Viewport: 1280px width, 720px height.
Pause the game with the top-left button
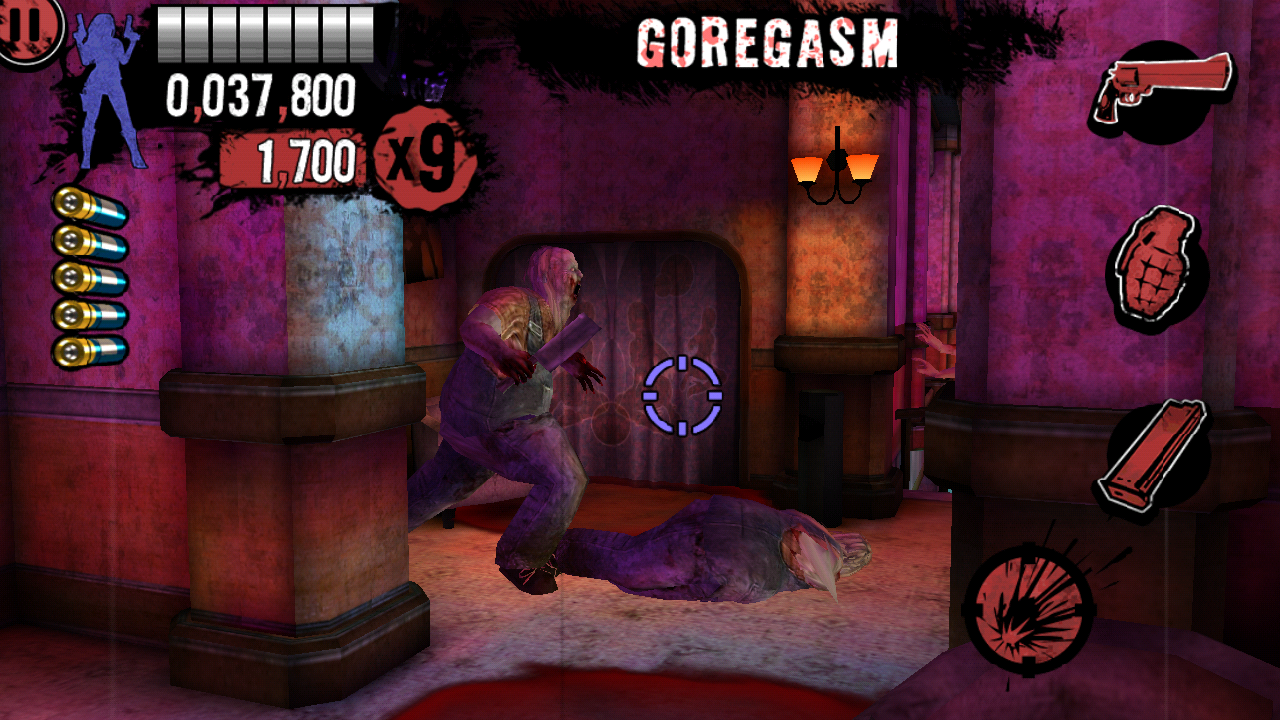[x=28, y=26]
